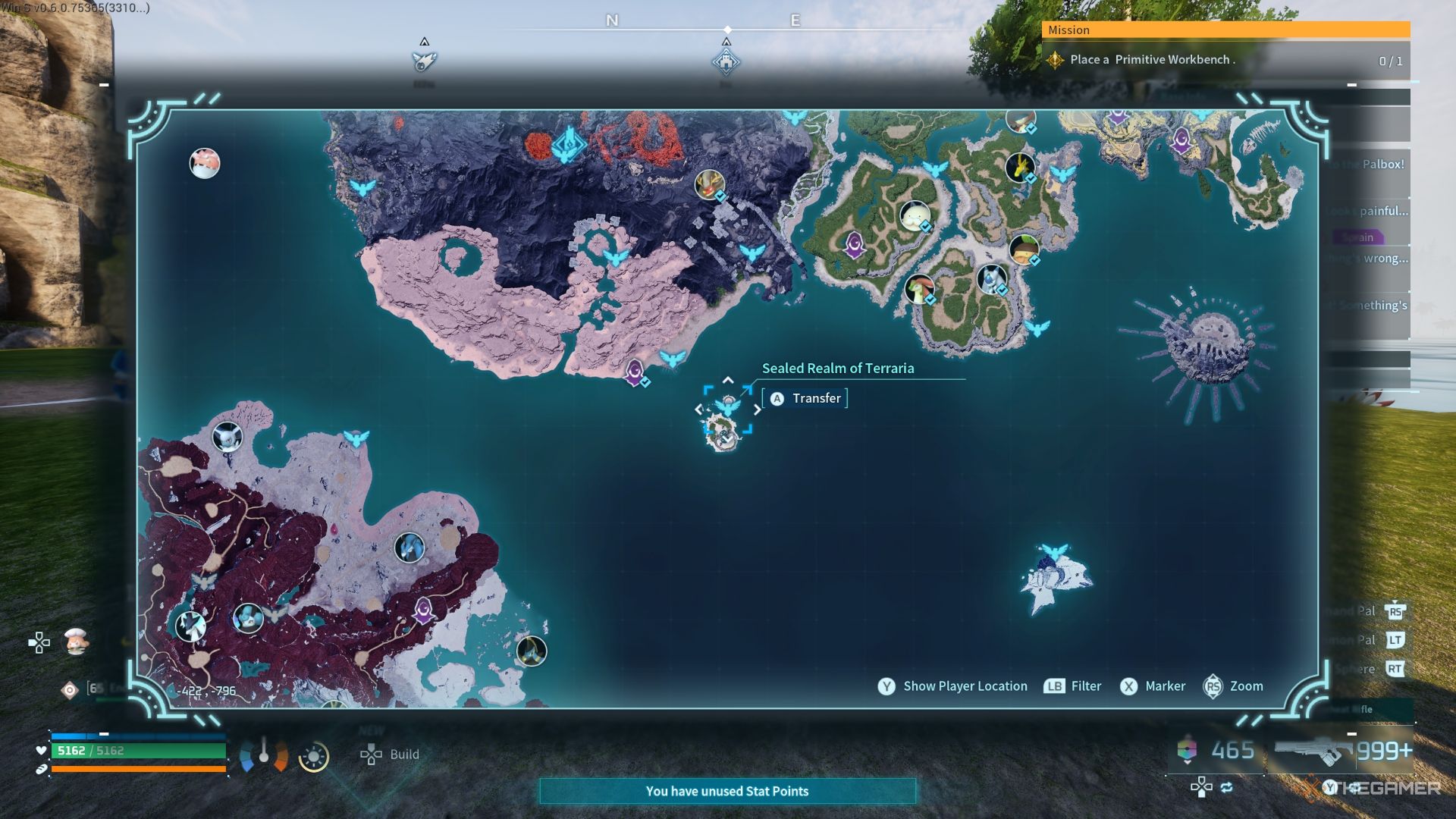This screenshot has width=1456, height=819.
Task: Select the yellow dragon boss marker
Action: pyautogui.click(x=1020, y=166)
